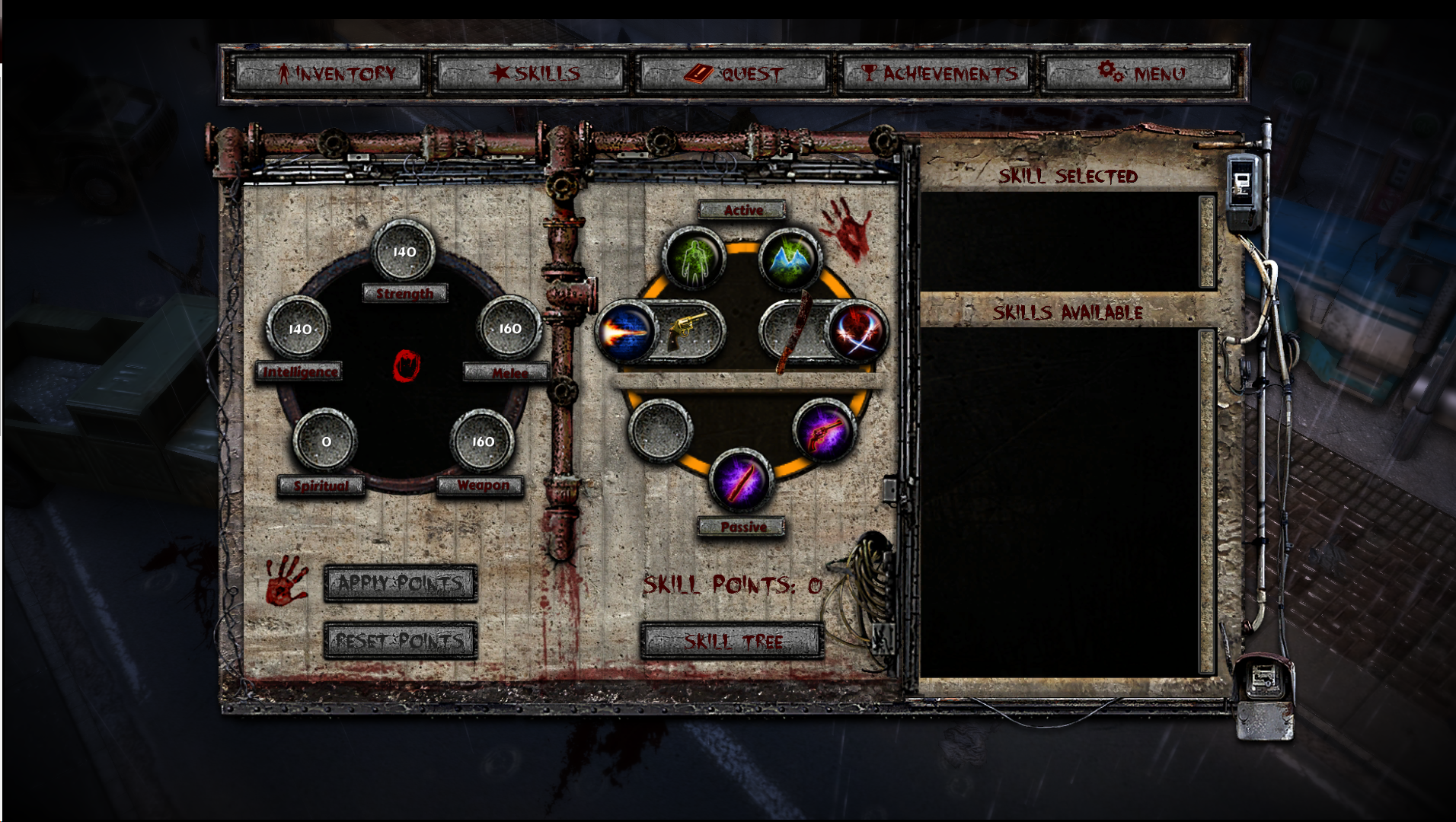This screenshot has height=822, width=1456.
Task: Open the Quest tab
Action: pyautogui.click(x=733, y=74)
